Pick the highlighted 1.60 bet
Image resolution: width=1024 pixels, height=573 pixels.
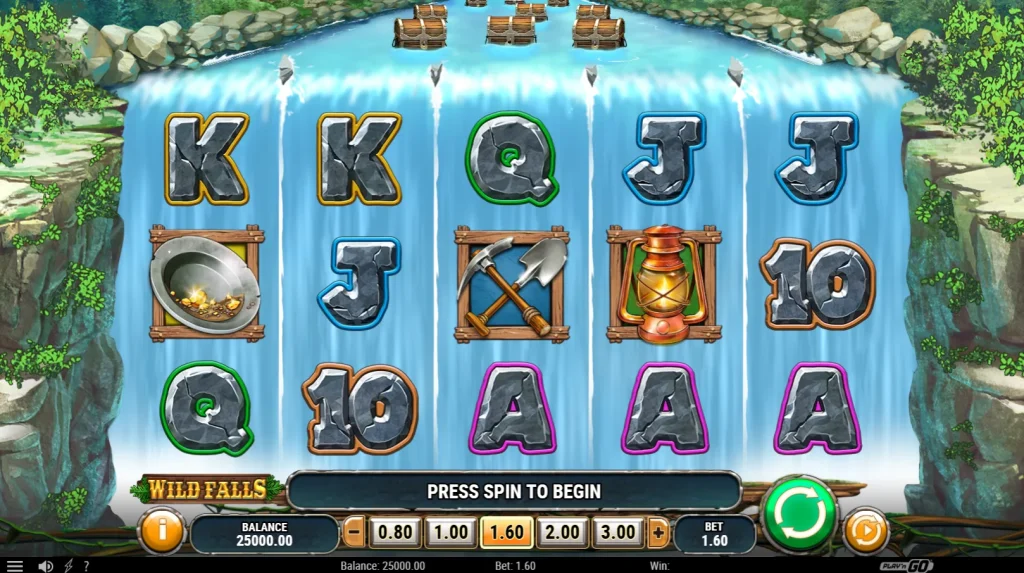click(506, 532)
